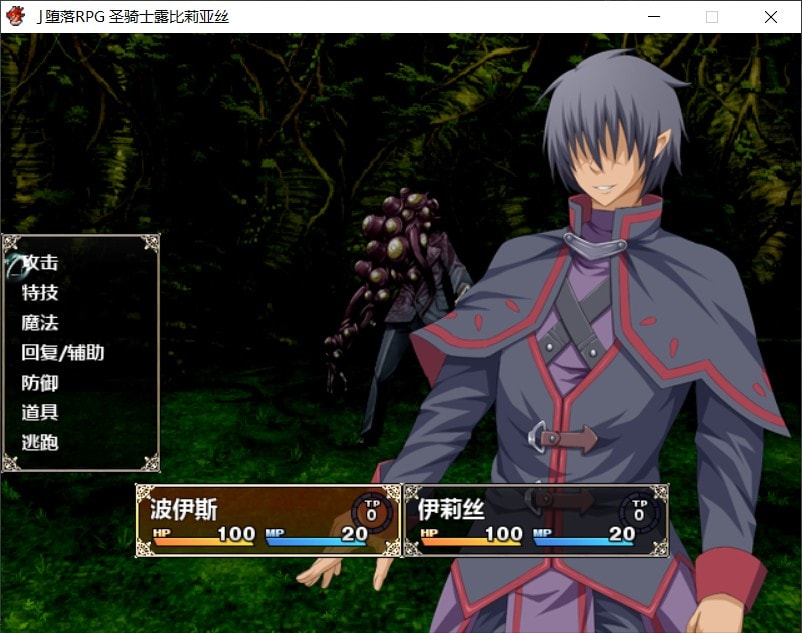The height and width of the screenshot is (633, 802).
Task: Select 波伊斯's party status panel
Action: point(268,520)
